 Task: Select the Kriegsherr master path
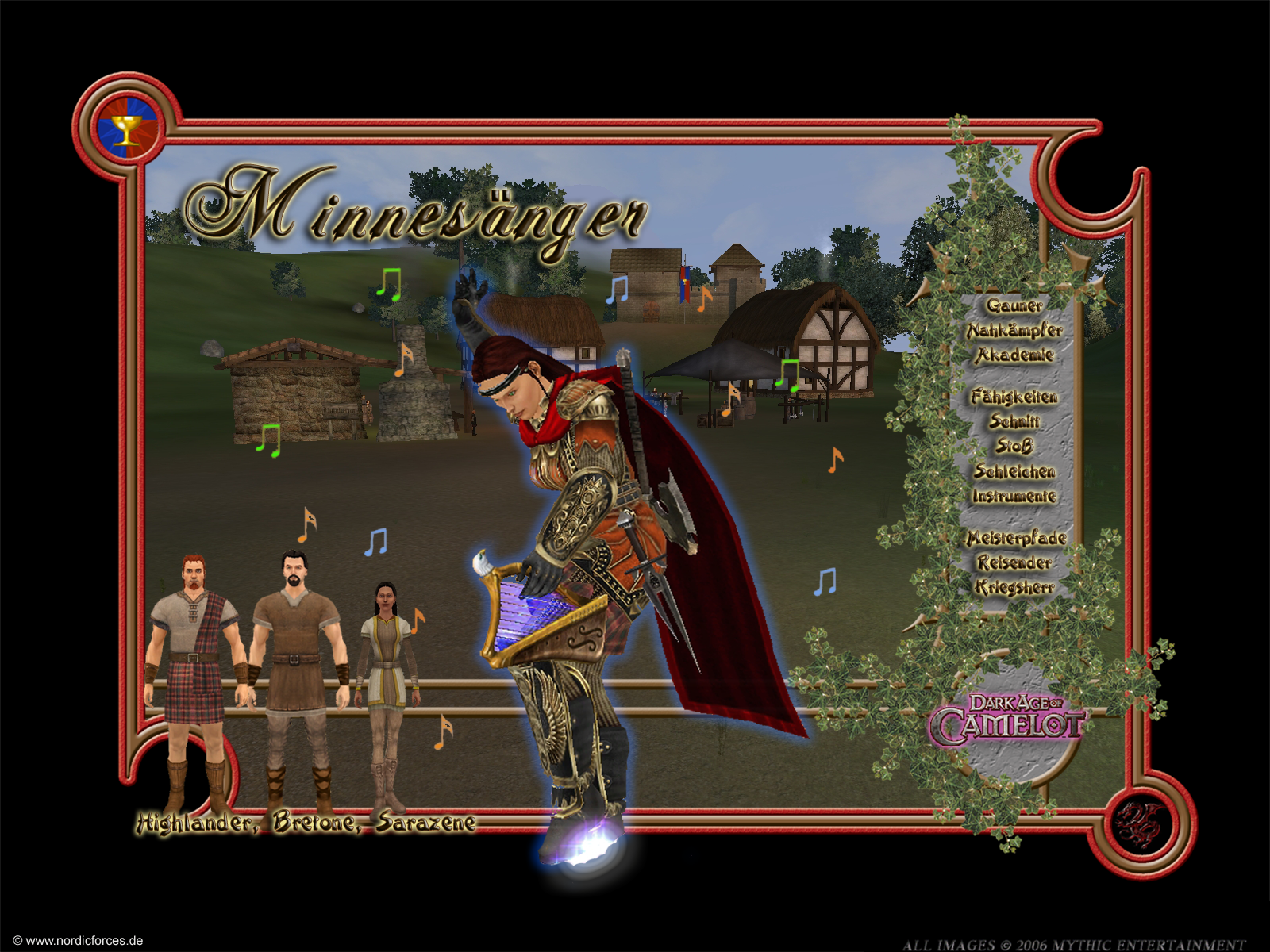click(1014, 588)
